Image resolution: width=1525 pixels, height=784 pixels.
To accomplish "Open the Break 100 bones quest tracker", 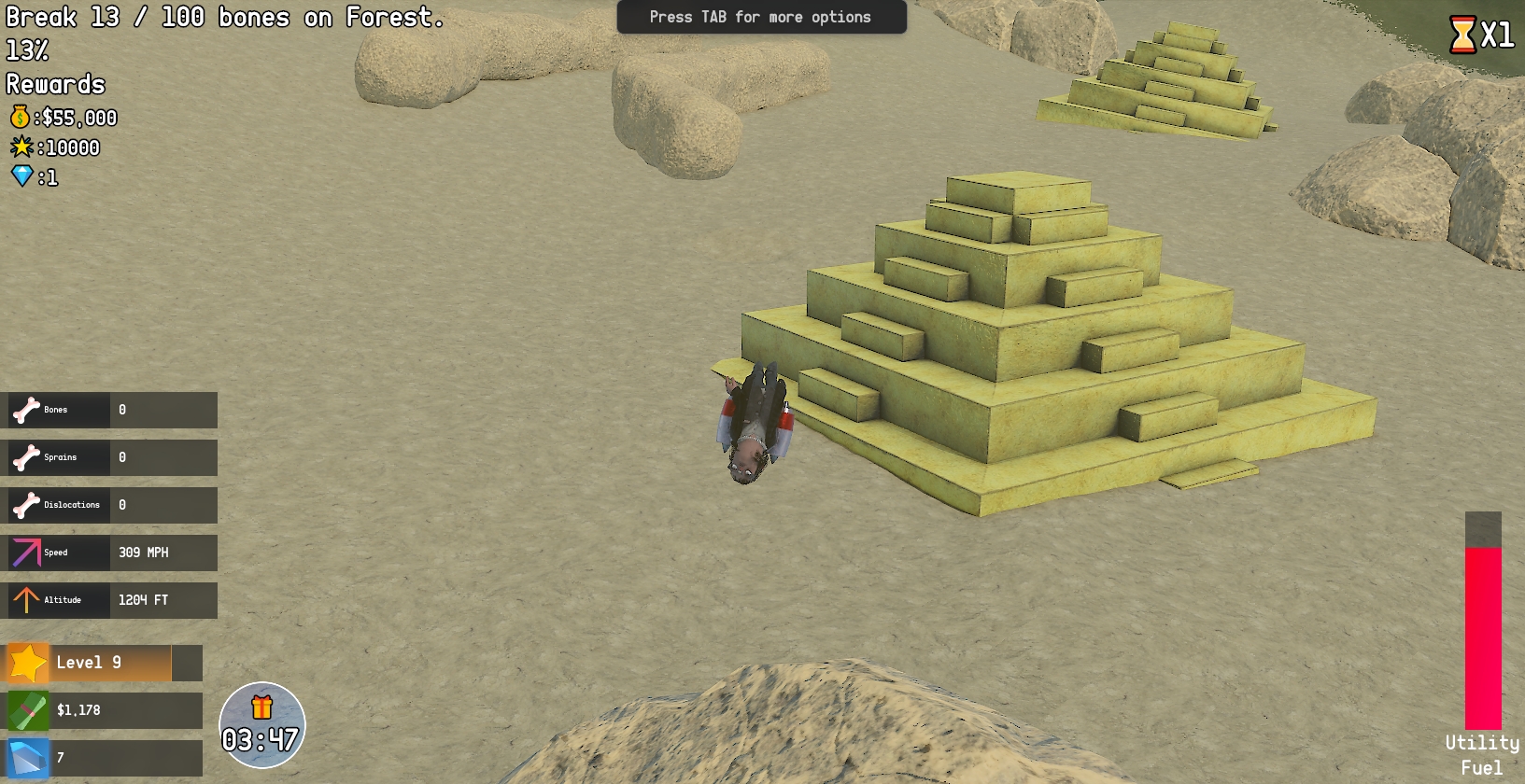I will click(224, 18).
